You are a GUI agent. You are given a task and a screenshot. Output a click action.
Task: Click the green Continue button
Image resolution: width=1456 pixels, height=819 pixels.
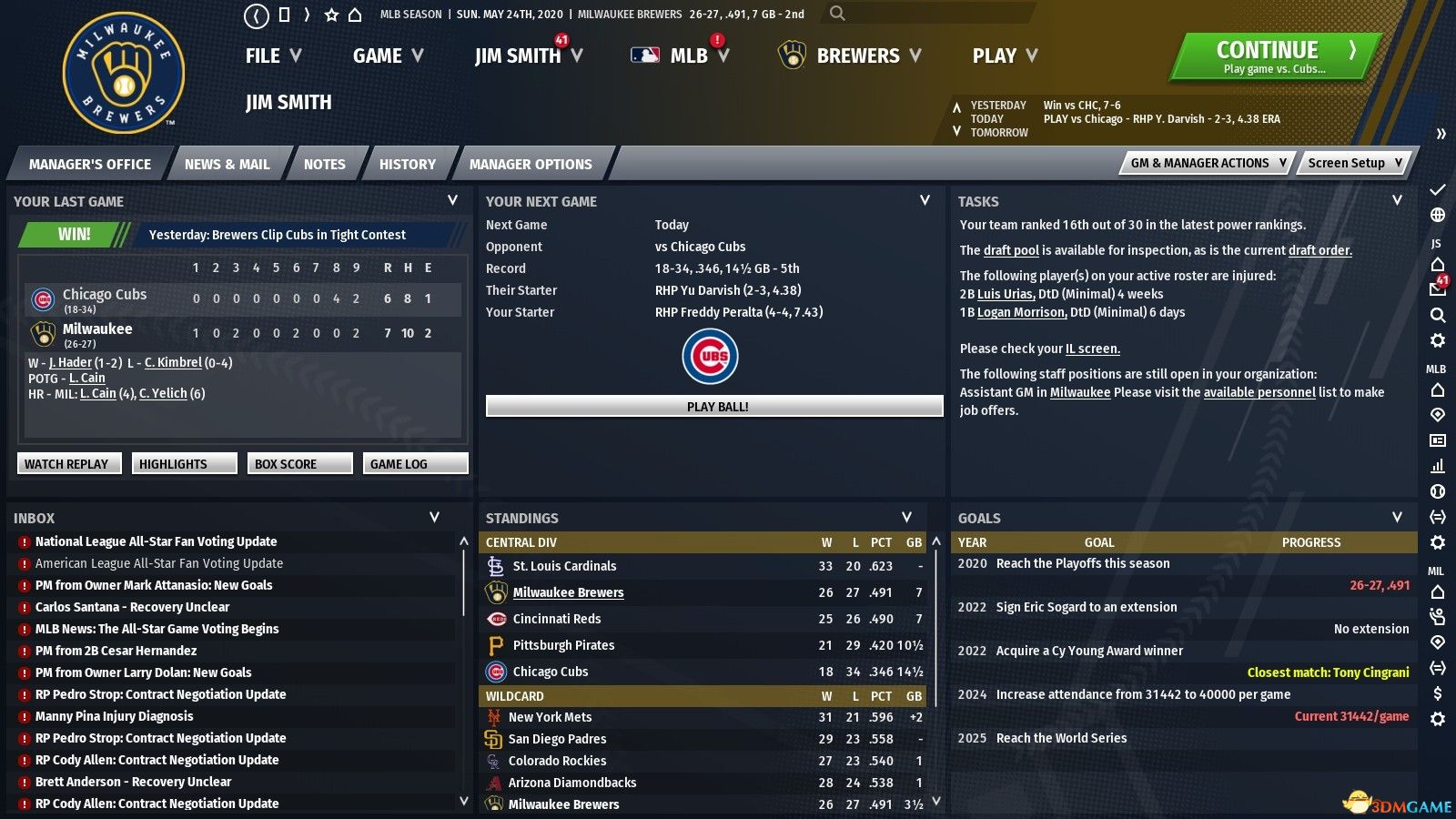coord(1274,56)
